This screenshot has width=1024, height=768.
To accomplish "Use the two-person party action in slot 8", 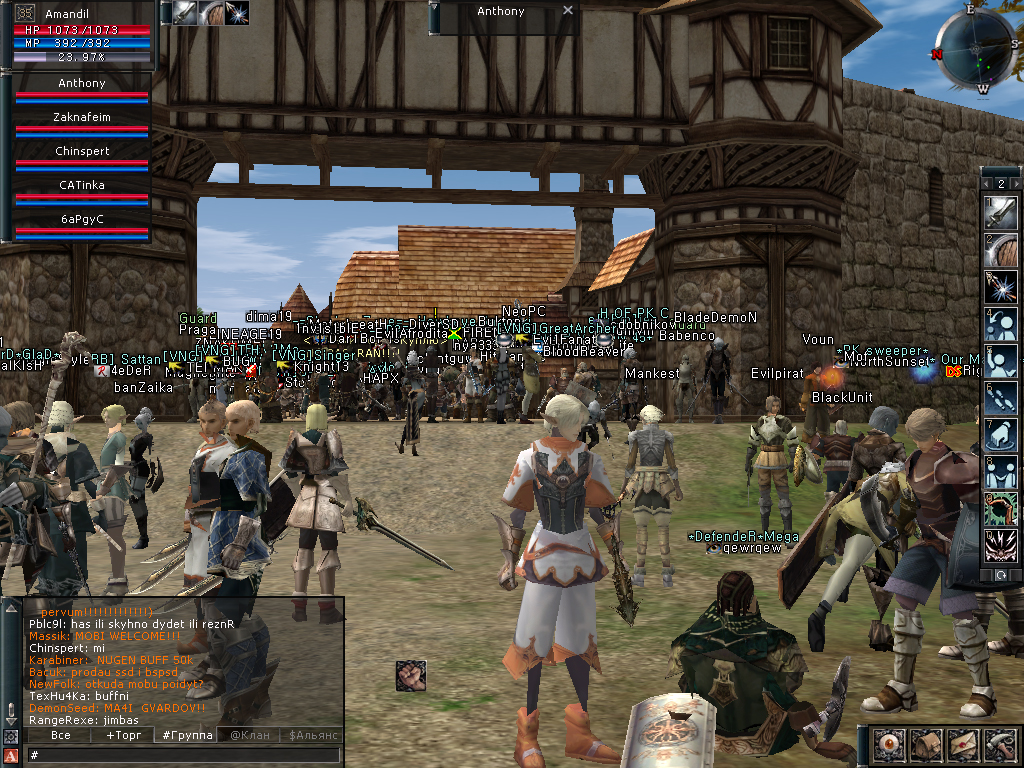I will tap(1001, 472).
